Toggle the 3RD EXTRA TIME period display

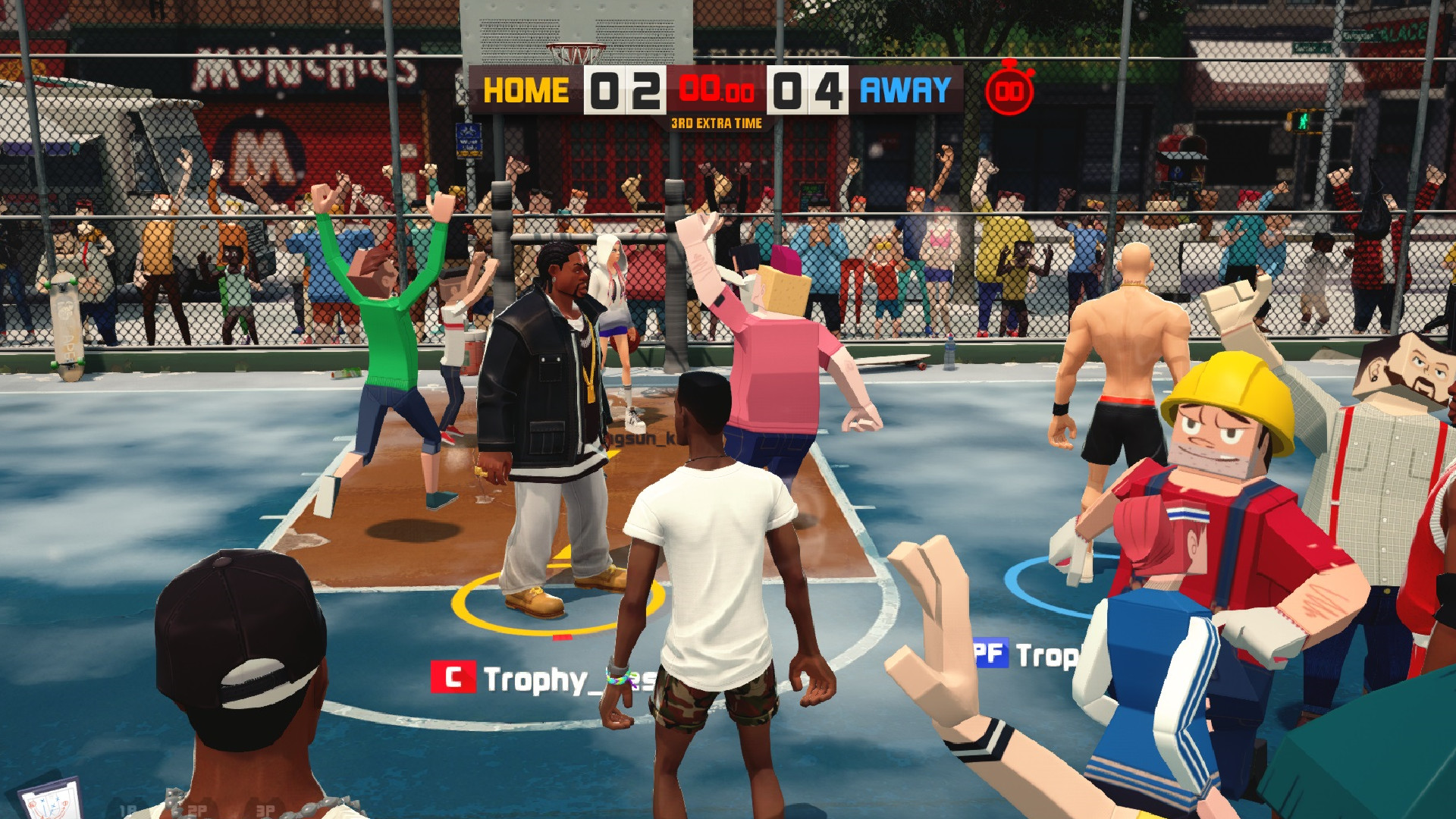[715, 121]
